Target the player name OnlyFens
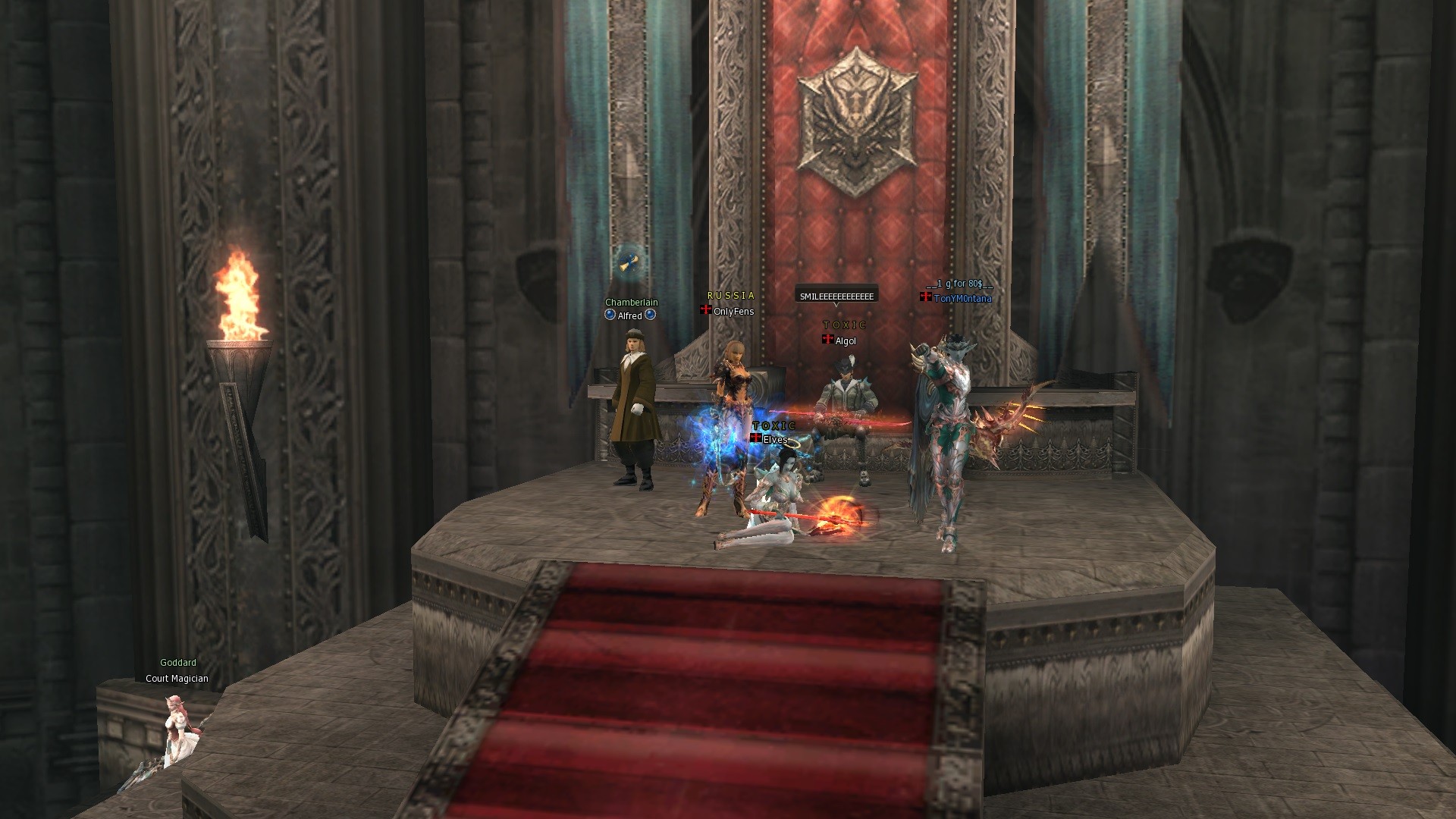1456x819 pixels. [733, 312]
